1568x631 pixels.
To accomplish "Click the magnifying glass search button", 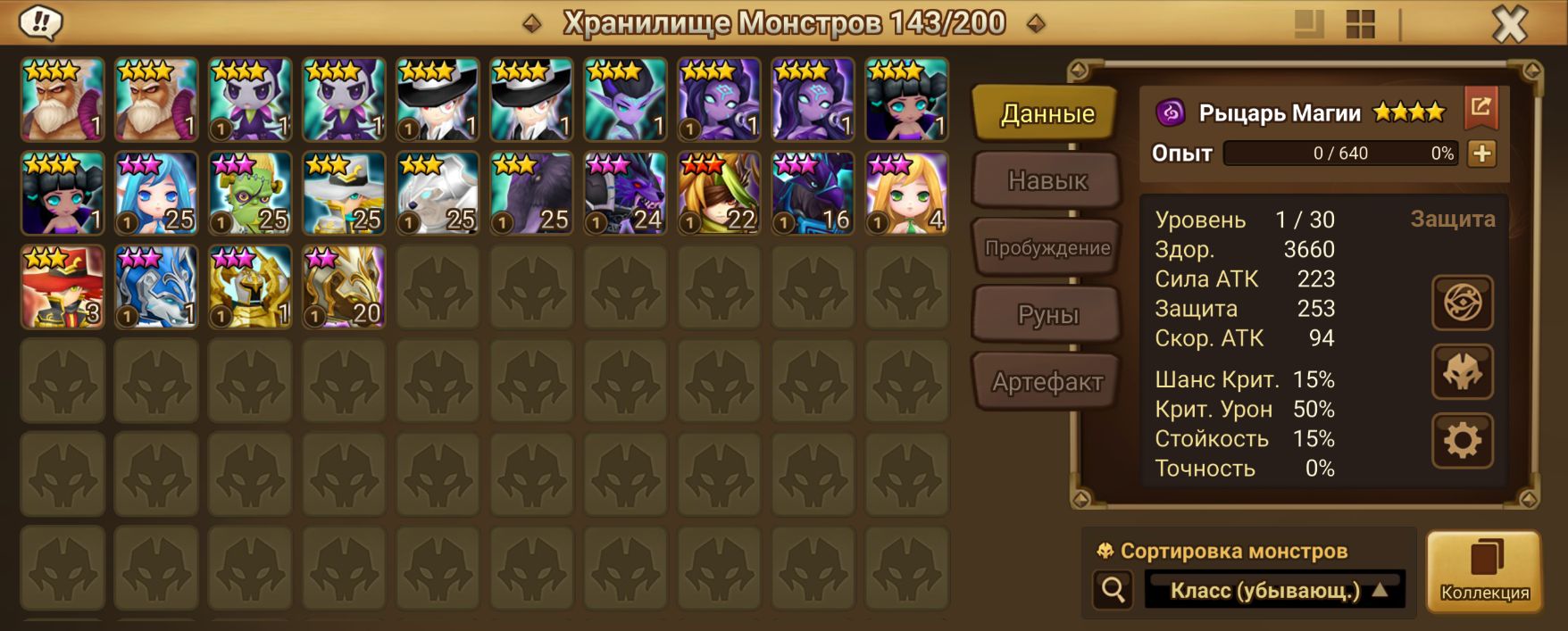I will click(1113, 590).
